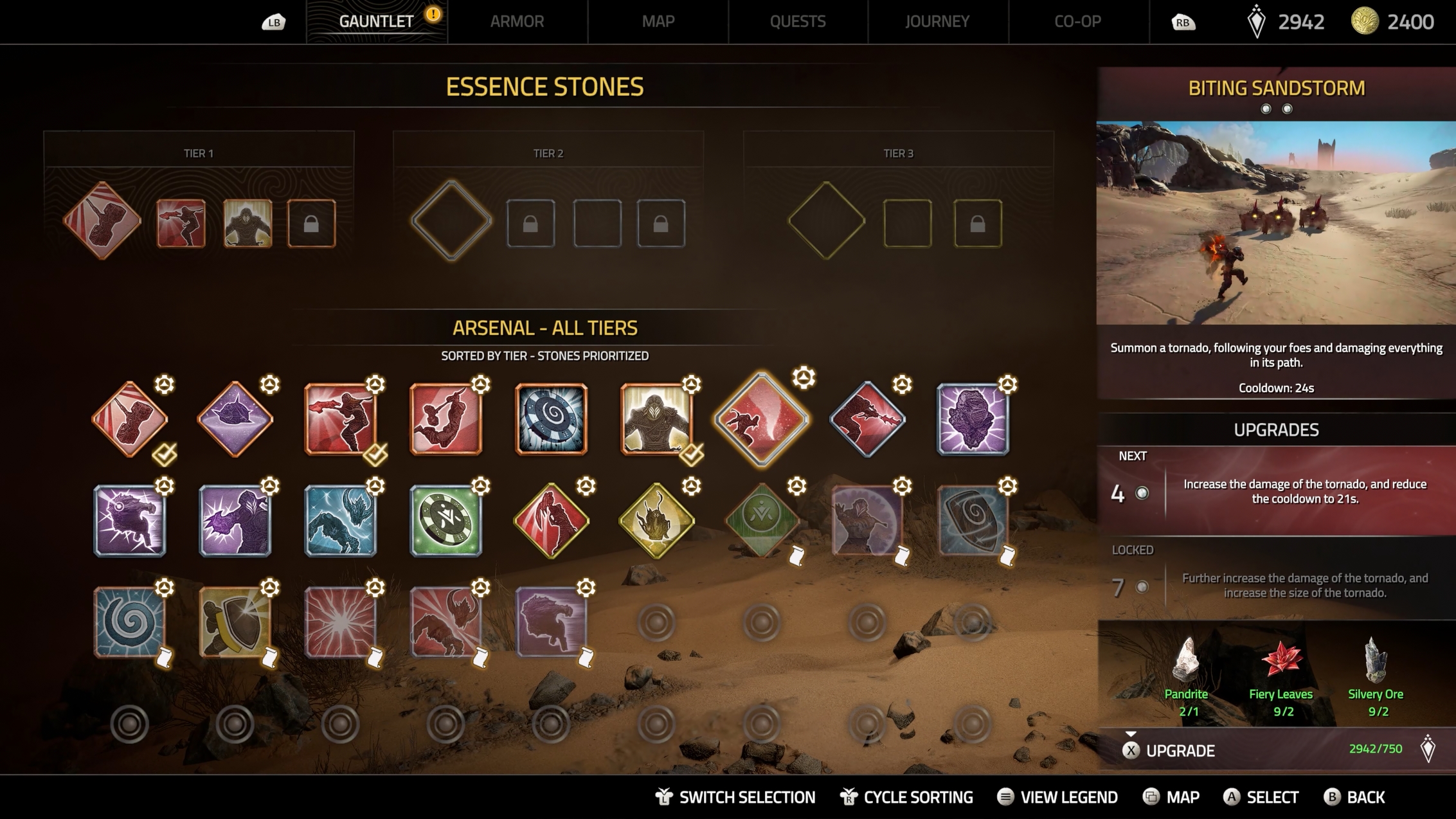This screenshot has width=1456, height=819.
Task: Select the hooded figure stone in Tier 1
Action: 247,223
